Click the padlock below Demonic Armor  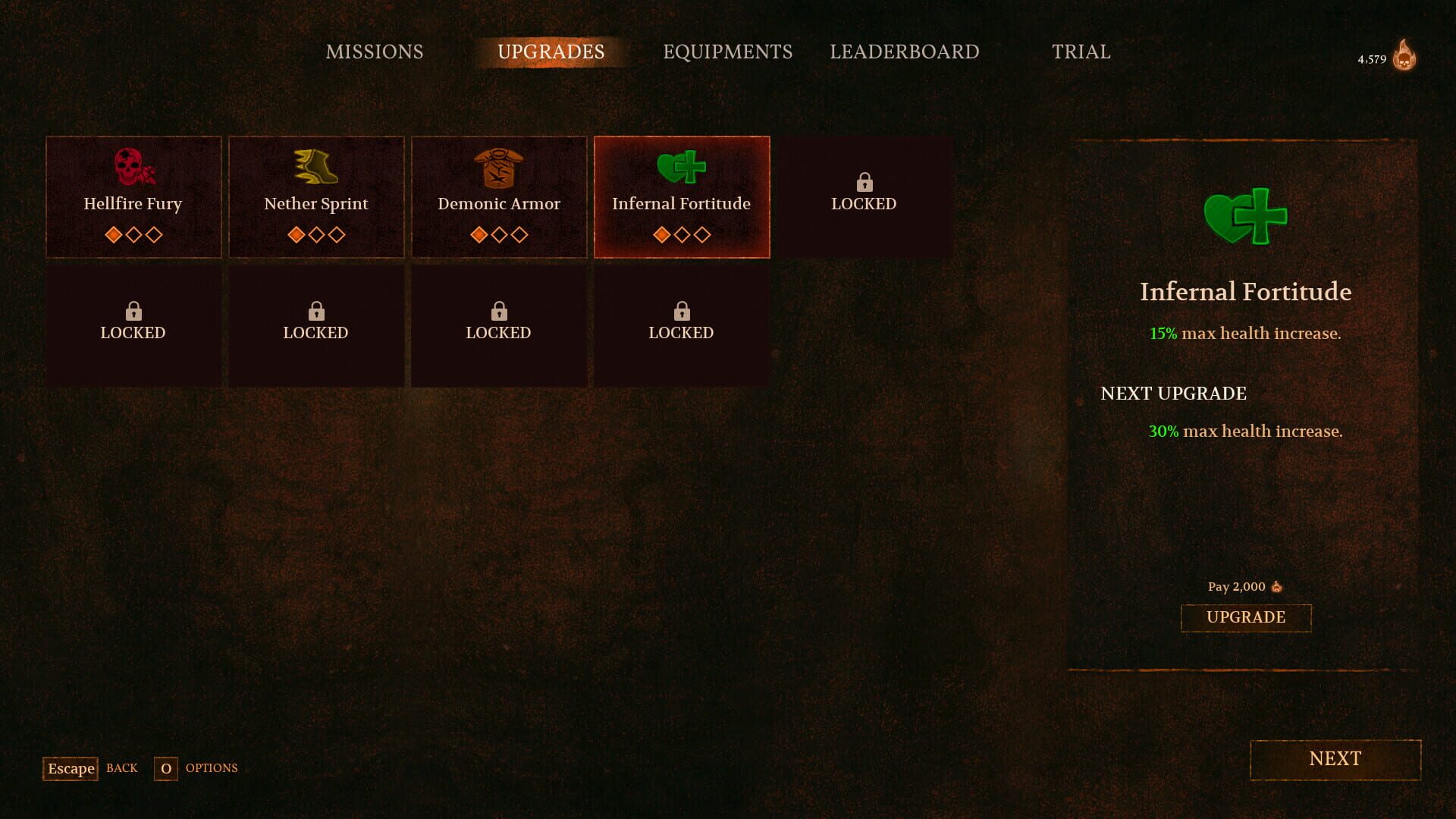499,311
